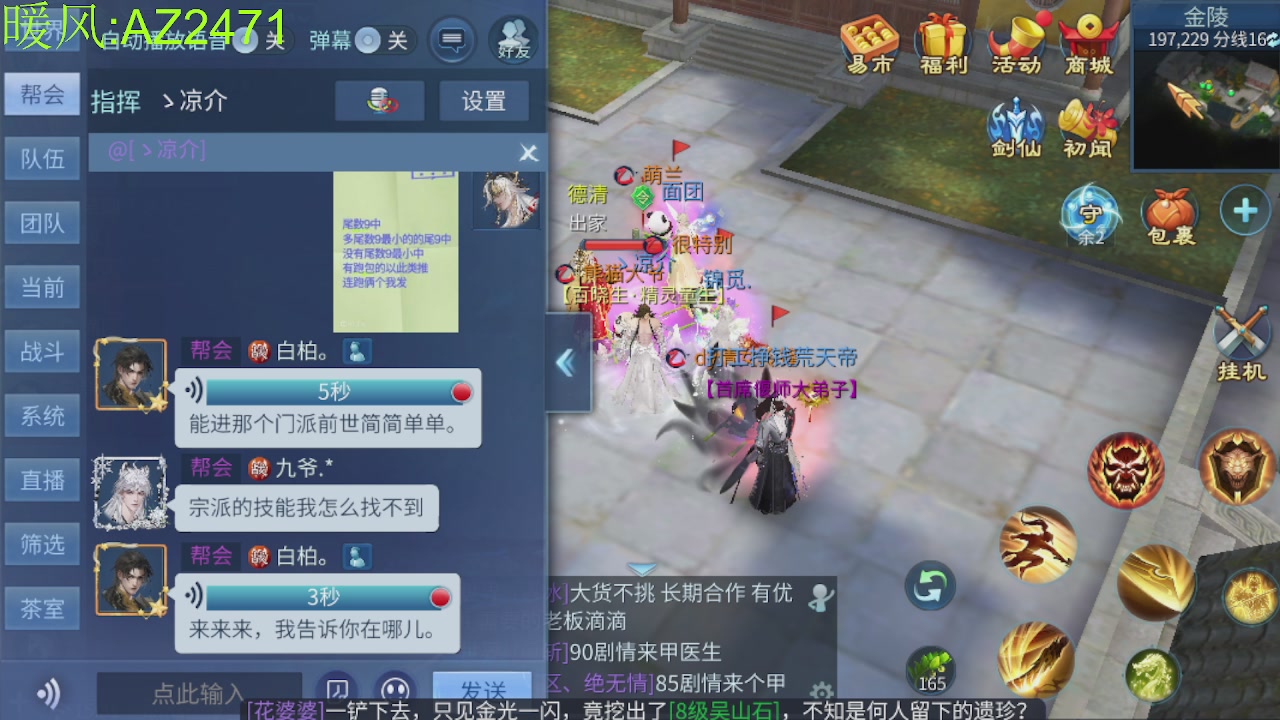Open the 凉介 channel target selector
Viewport: 1280px width, 720px height.
[x=198, y=100]
